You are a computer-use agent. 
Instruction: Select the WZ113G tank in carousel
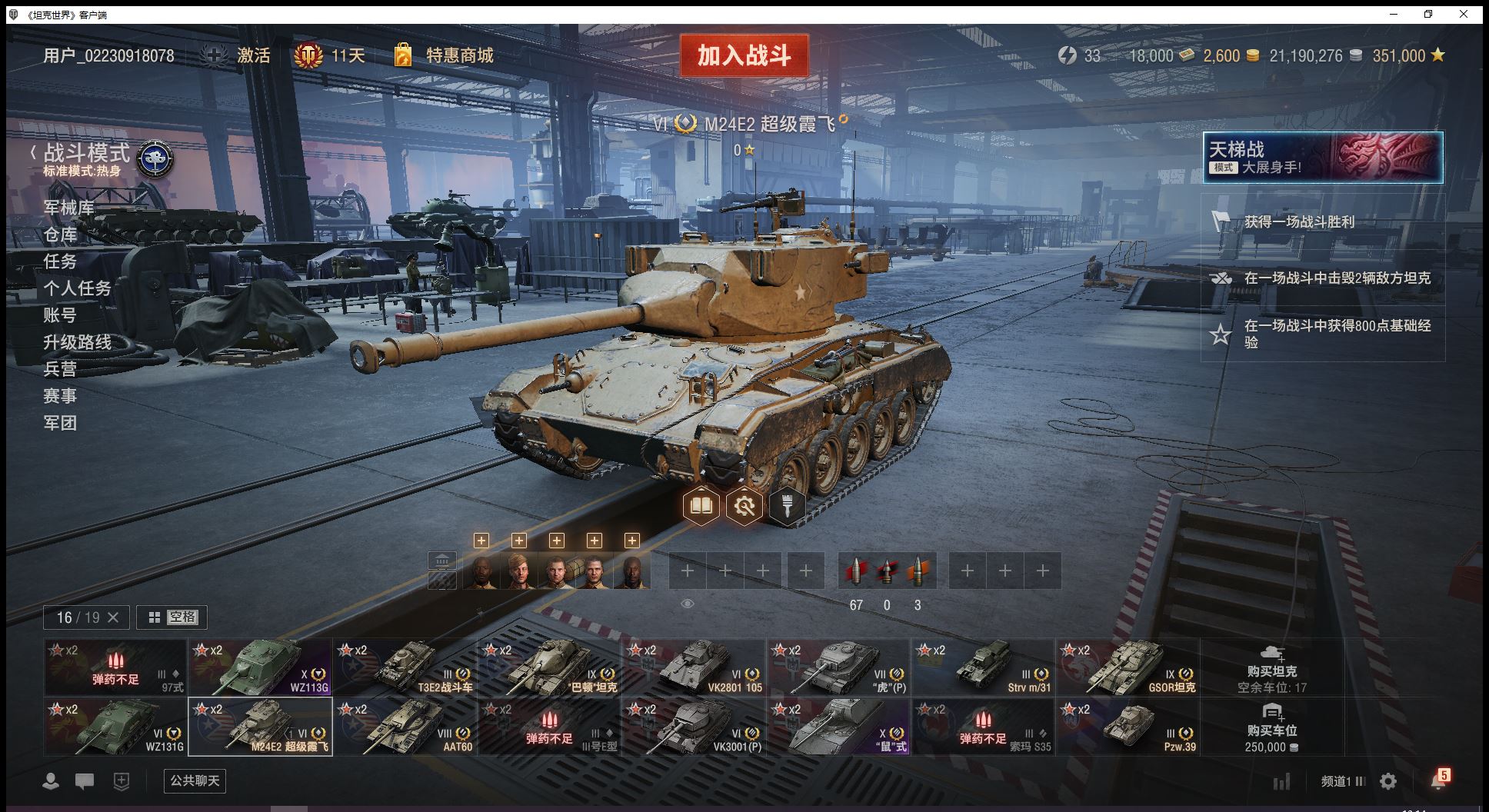click(x=260, y=667)
